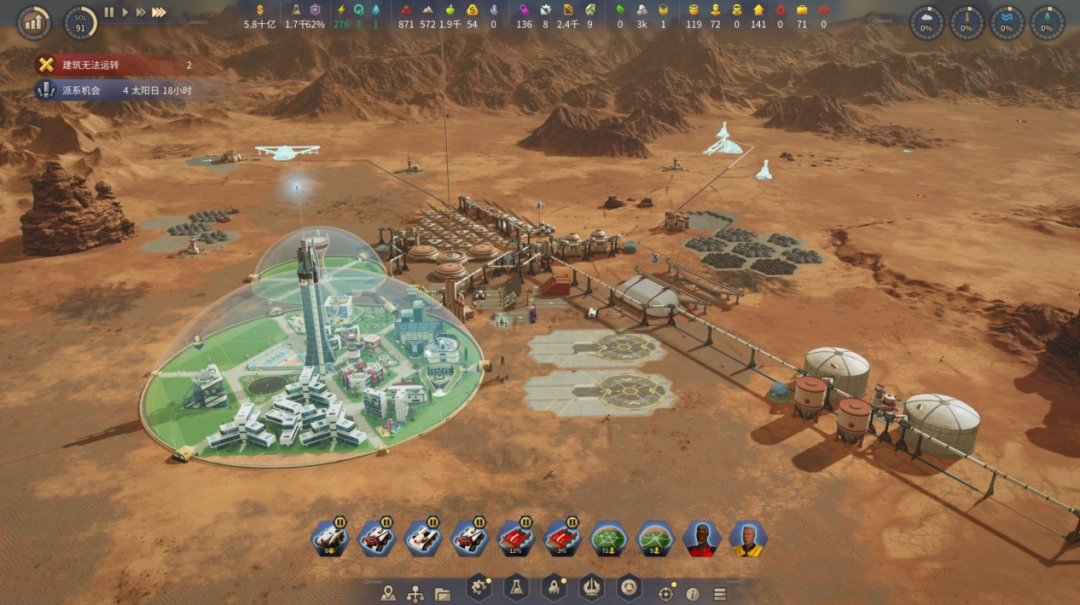Pause the game speed
Image resolution: width=1080 pixels, height=605 pixels.
pos(110,13)
